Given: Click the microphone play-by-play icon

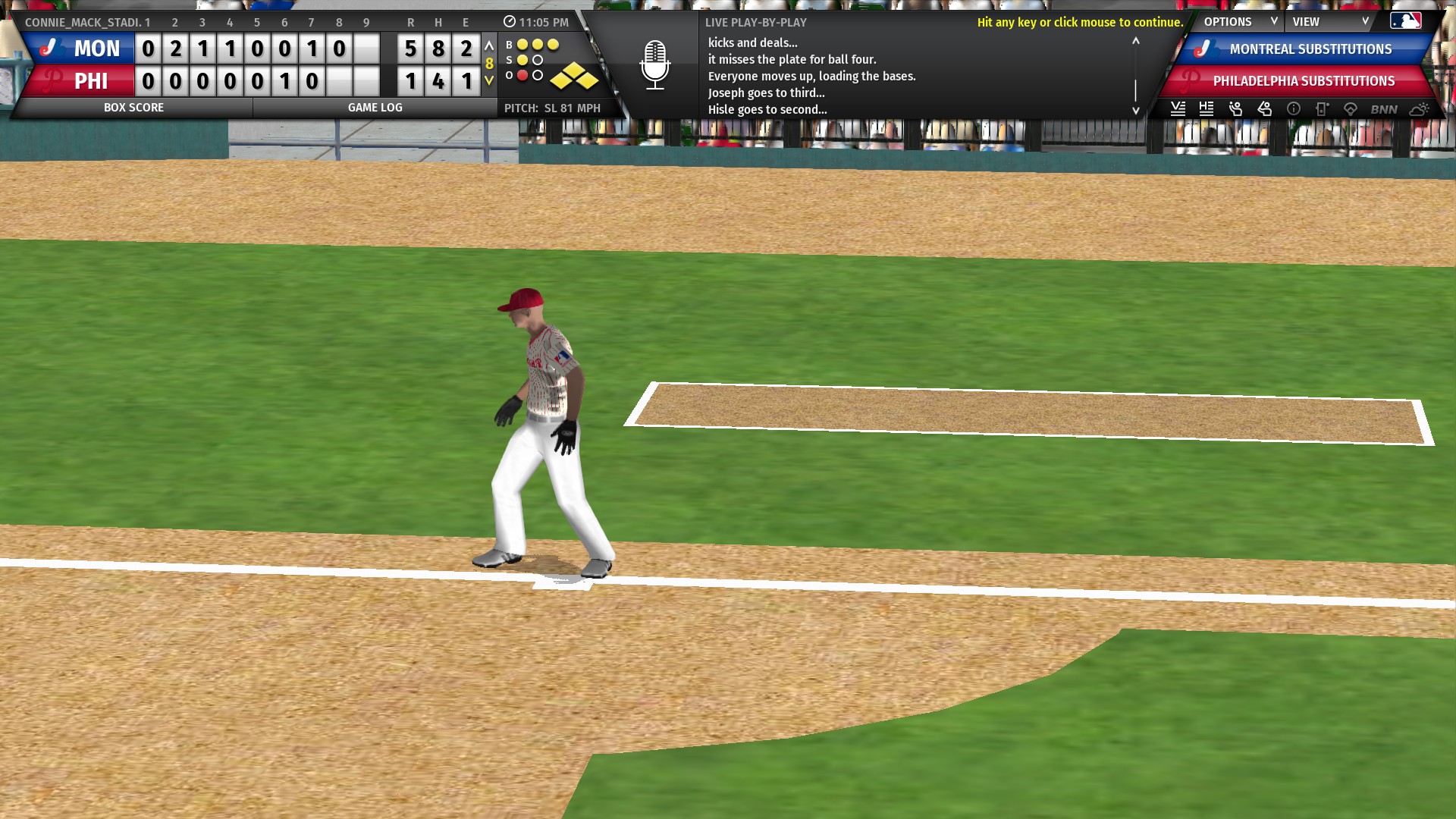Looking at the screenshot, I should pos(654,65).
